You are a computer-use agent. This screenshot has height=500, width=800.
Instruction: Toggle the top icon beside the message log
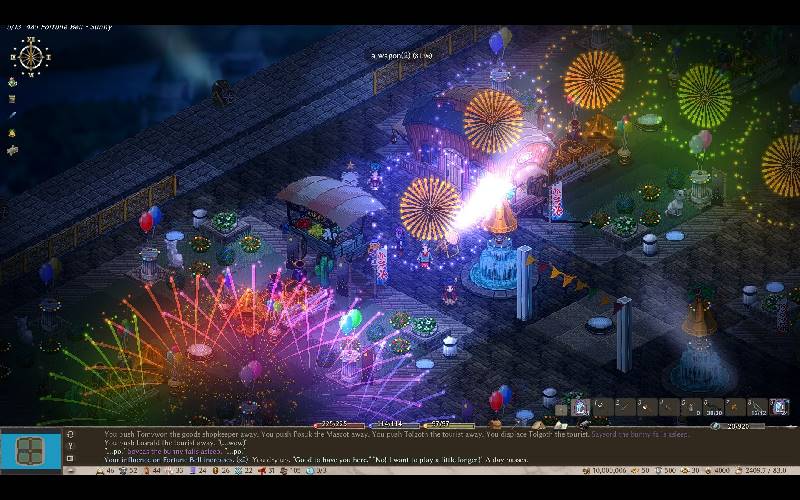[x=69, y=434]
